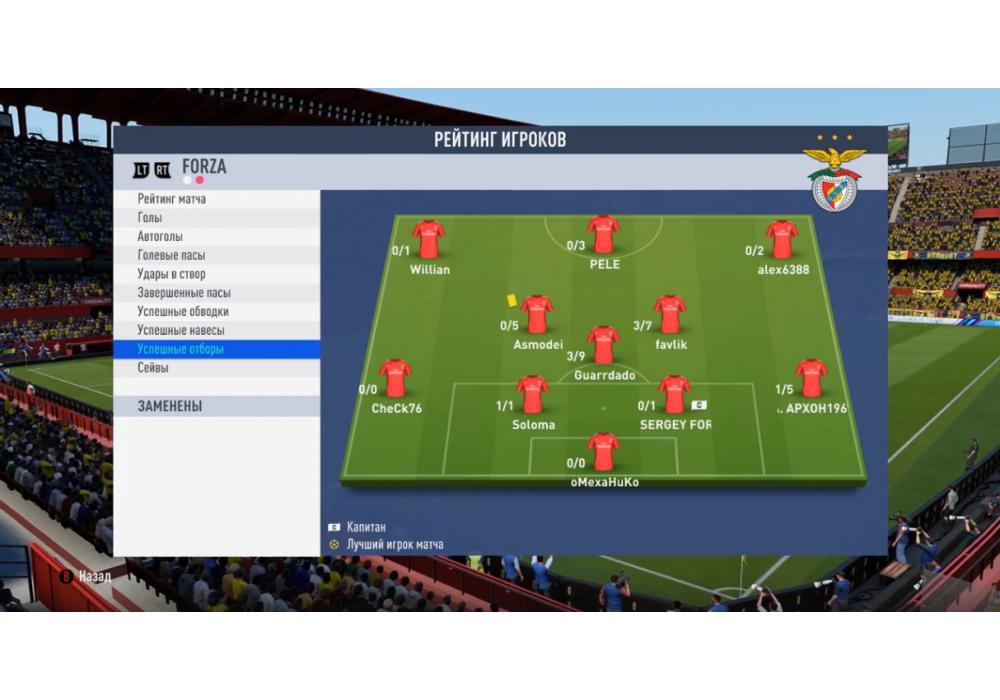Select player Willian on the pitch
This screenshot has width=1000, height=700.
[429, 240]
